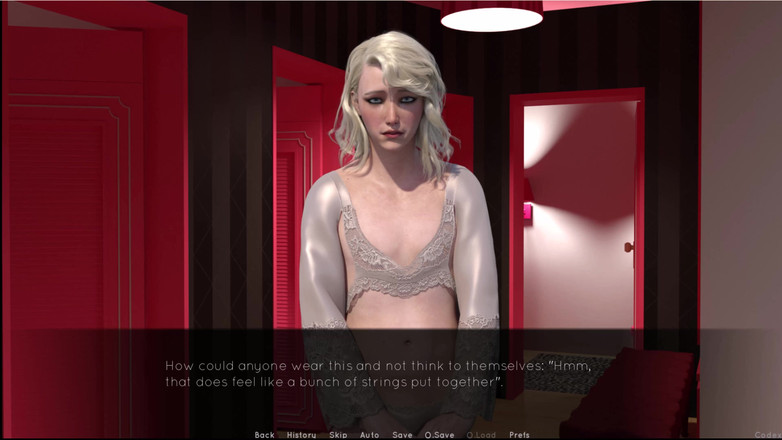The height and width of the screenshot is (440, 782).
Task: Go back one dialogue line
Action: (264, 435)
